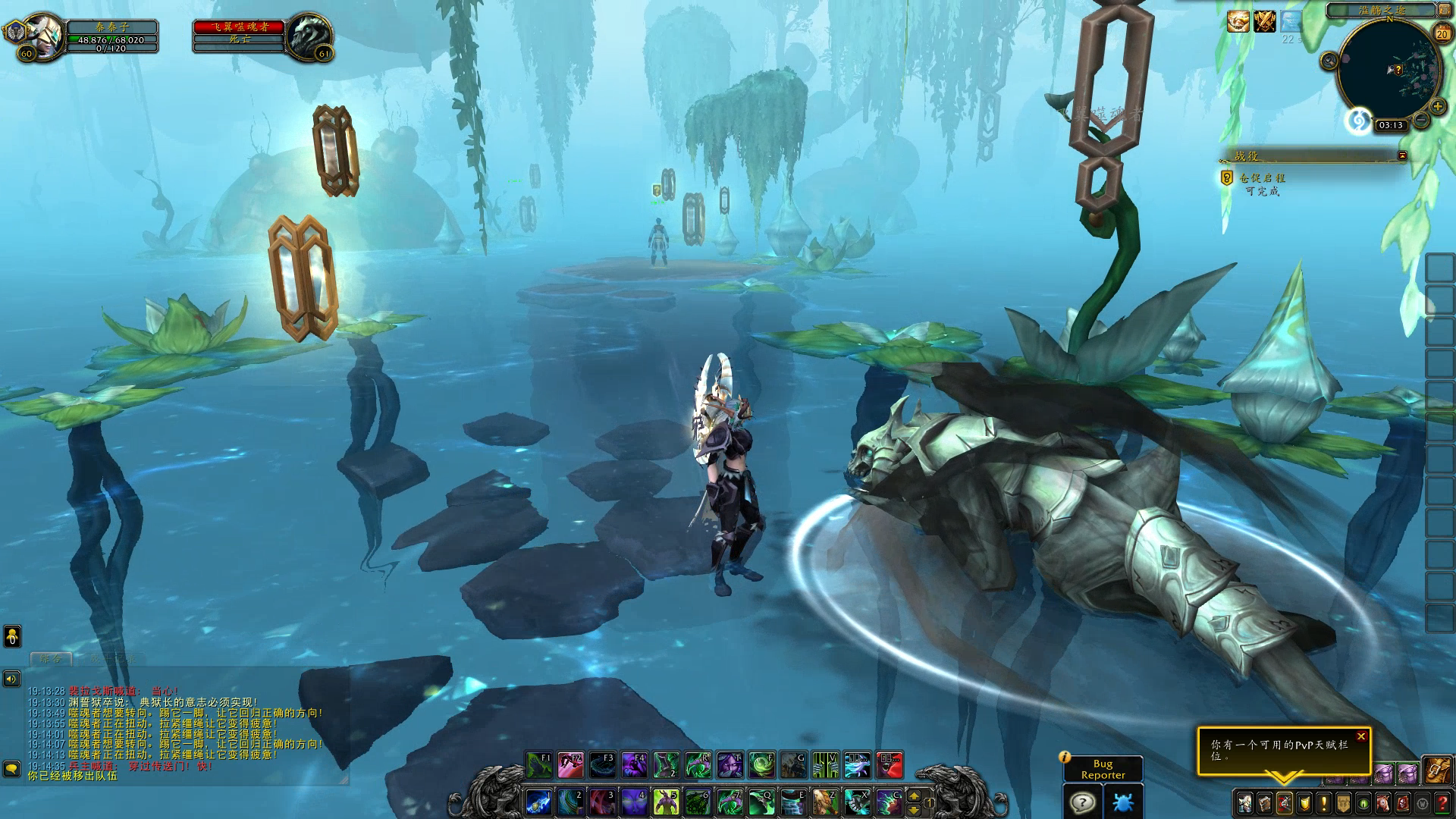1456x819 pixels.
Task: Collapse the campaign objective tracker
Action: pos(1402,155)
